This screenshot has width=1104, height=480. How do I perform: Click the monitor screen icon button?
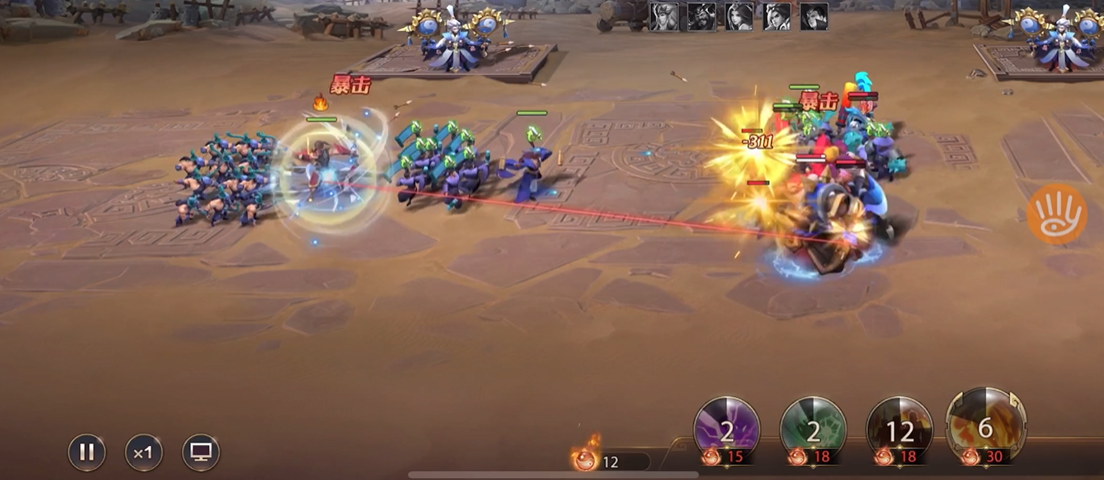click(x=201, y=452)
